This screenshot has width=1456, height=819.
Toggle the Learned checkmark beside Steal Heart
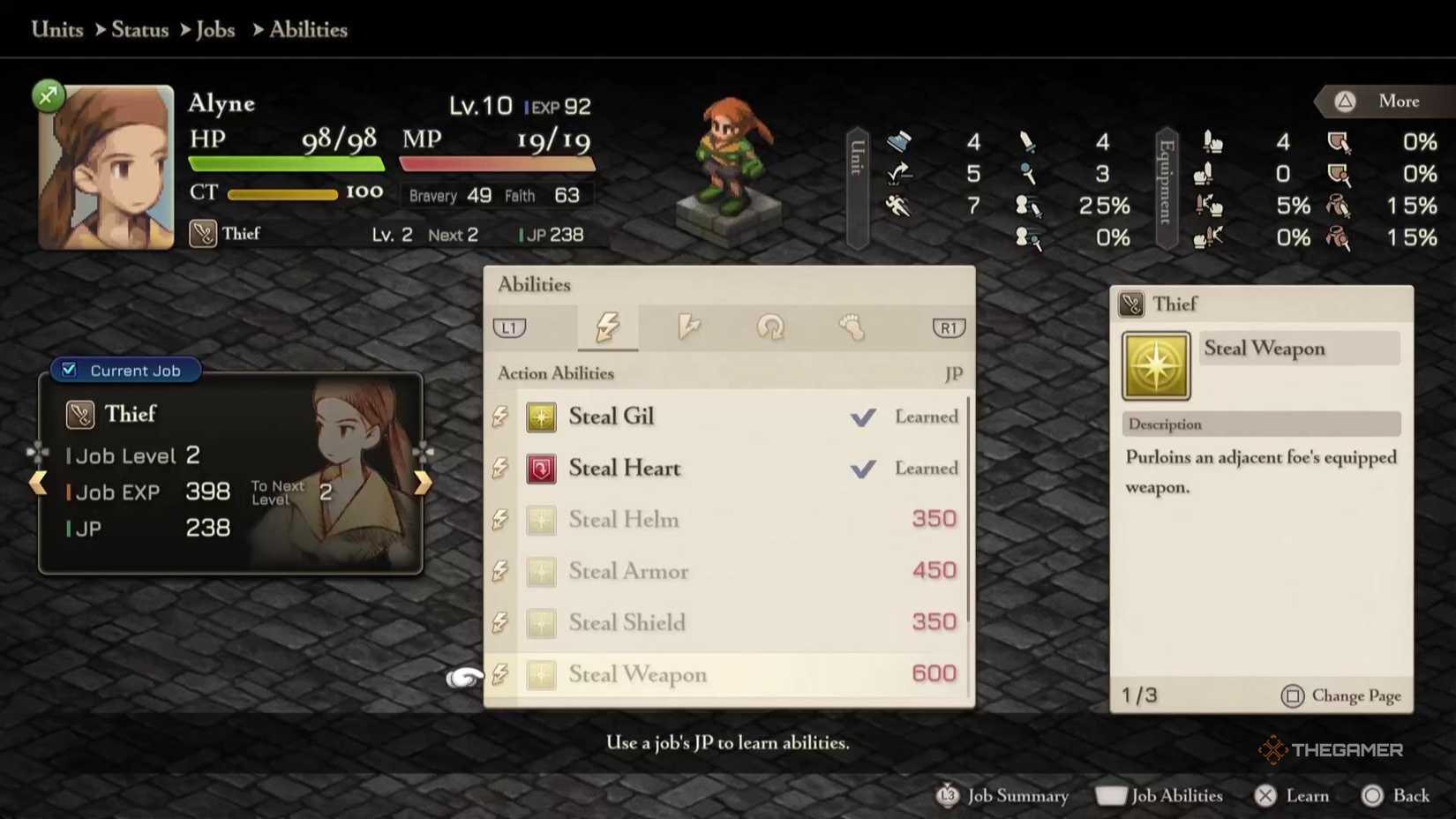(863, 469)
